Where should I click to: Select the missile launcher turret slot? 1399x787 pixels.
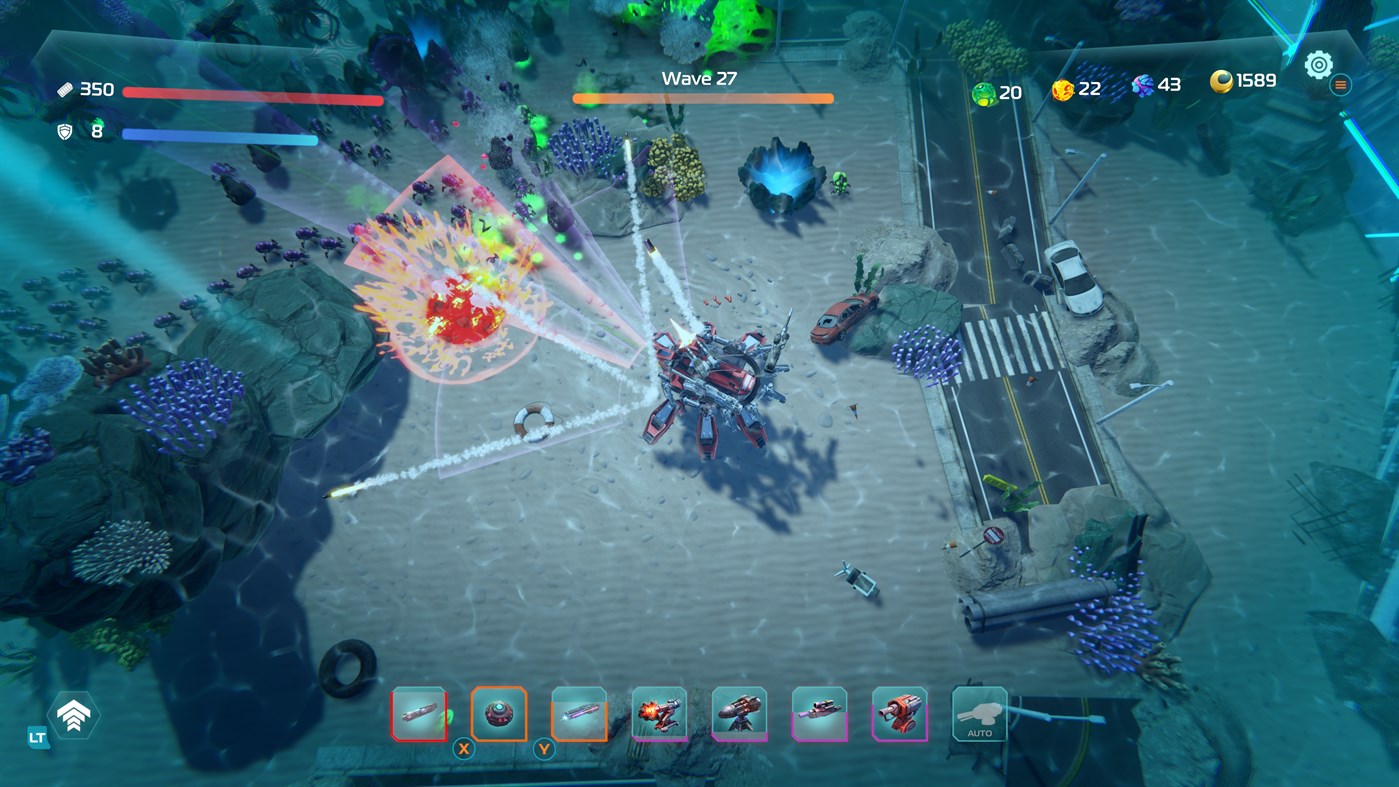tap(740, 712)
